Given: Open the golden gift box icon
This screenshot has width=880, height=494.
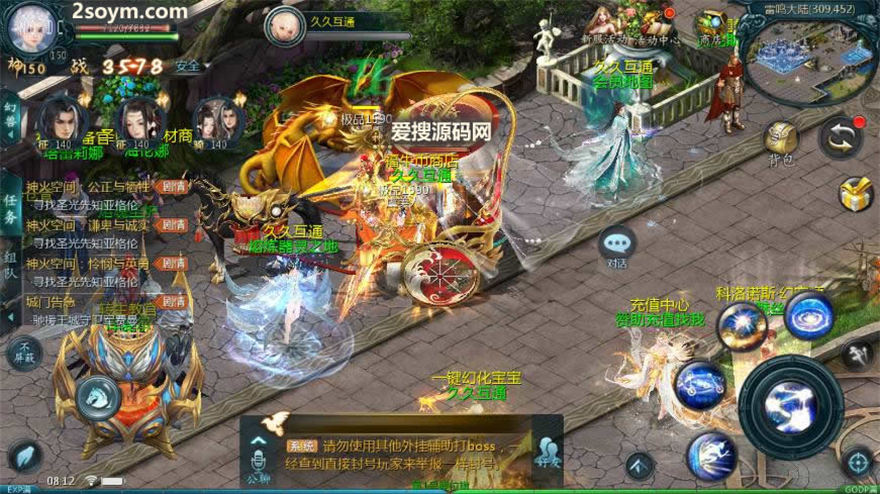Looking at the screenshot, I should [856, 193].
